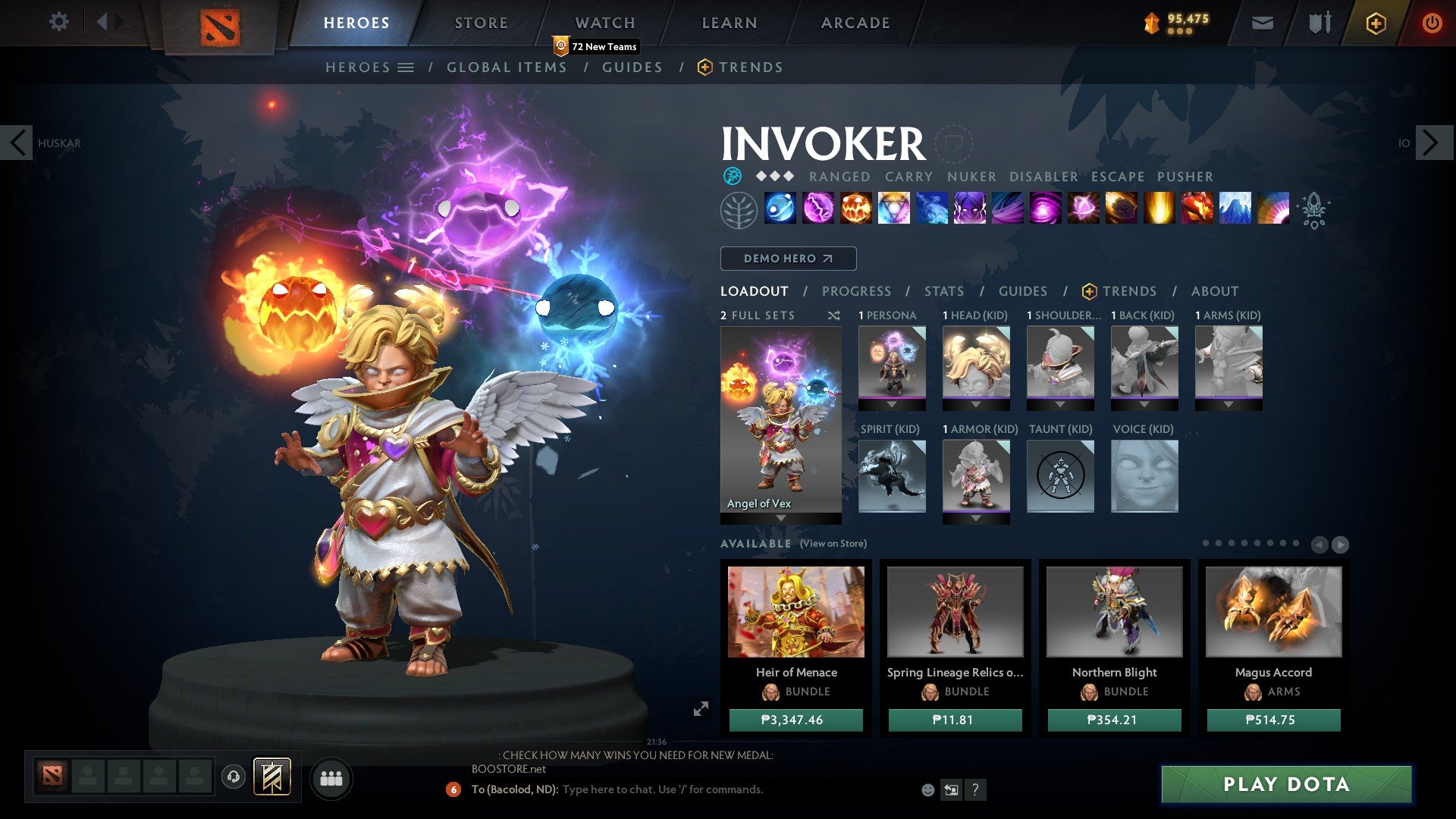Open the Dota Plus hexagon icon

click(1375, 23)
